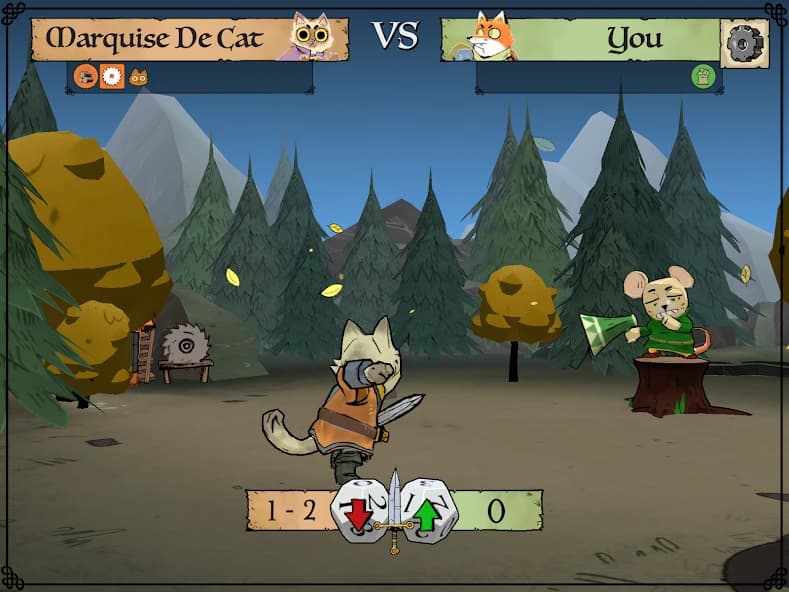Select the Marquise De Cat name banner
789x592 pixels.
[x=160, y=39]
